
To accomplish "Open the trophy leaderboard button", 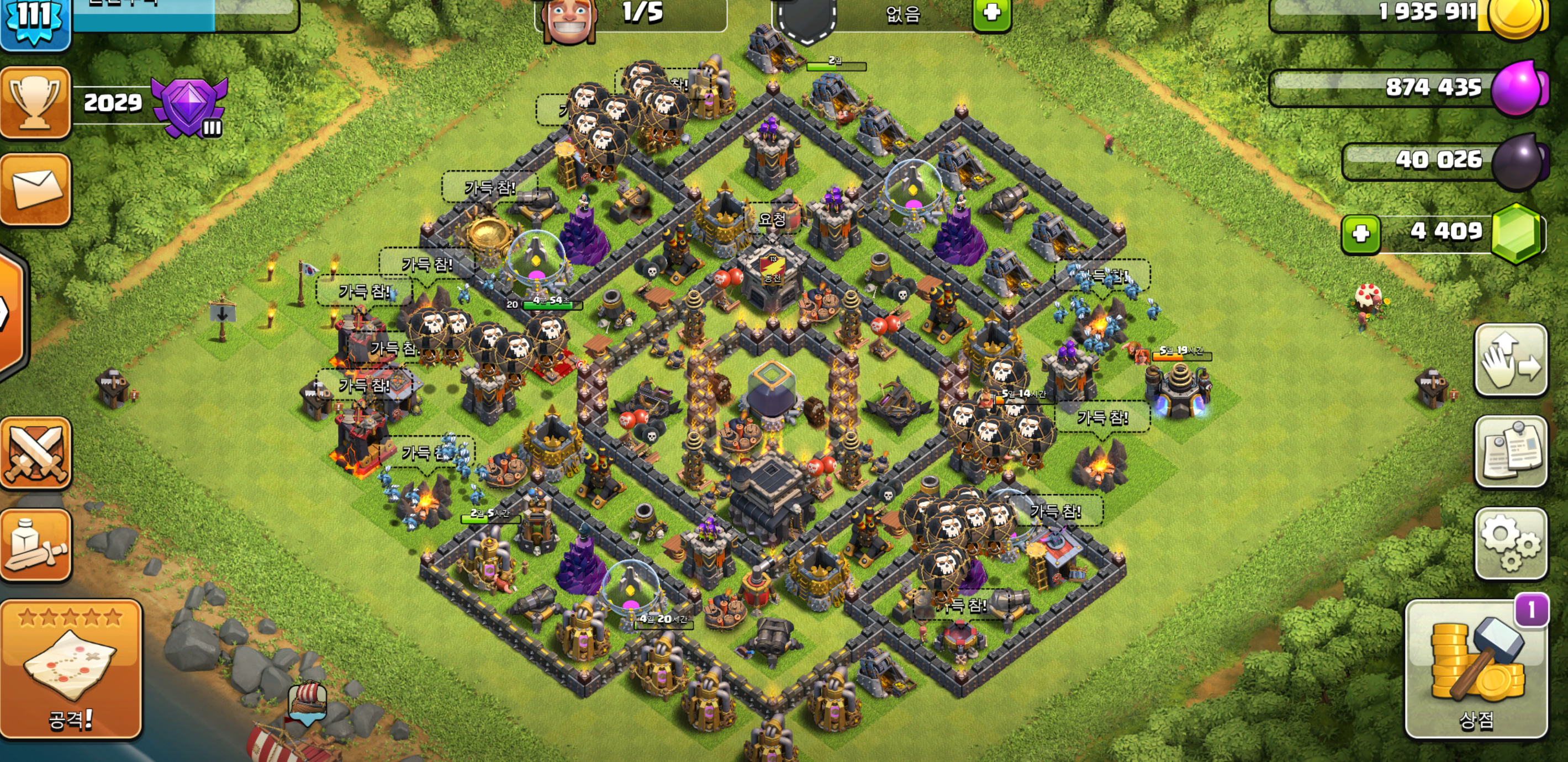I will coord(35,102).
